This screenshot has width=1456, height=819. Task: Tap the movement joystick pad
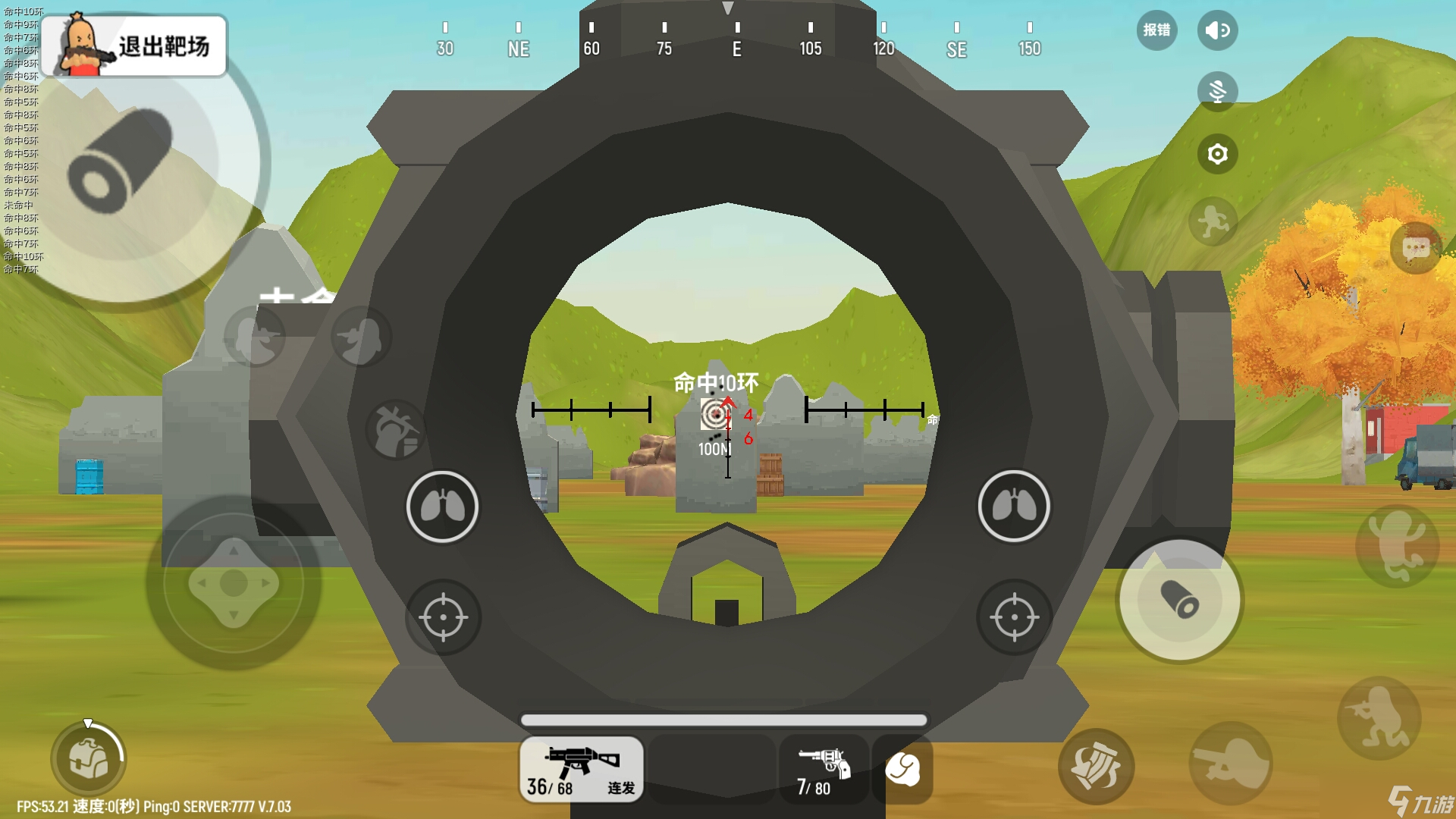click(234, 583)
